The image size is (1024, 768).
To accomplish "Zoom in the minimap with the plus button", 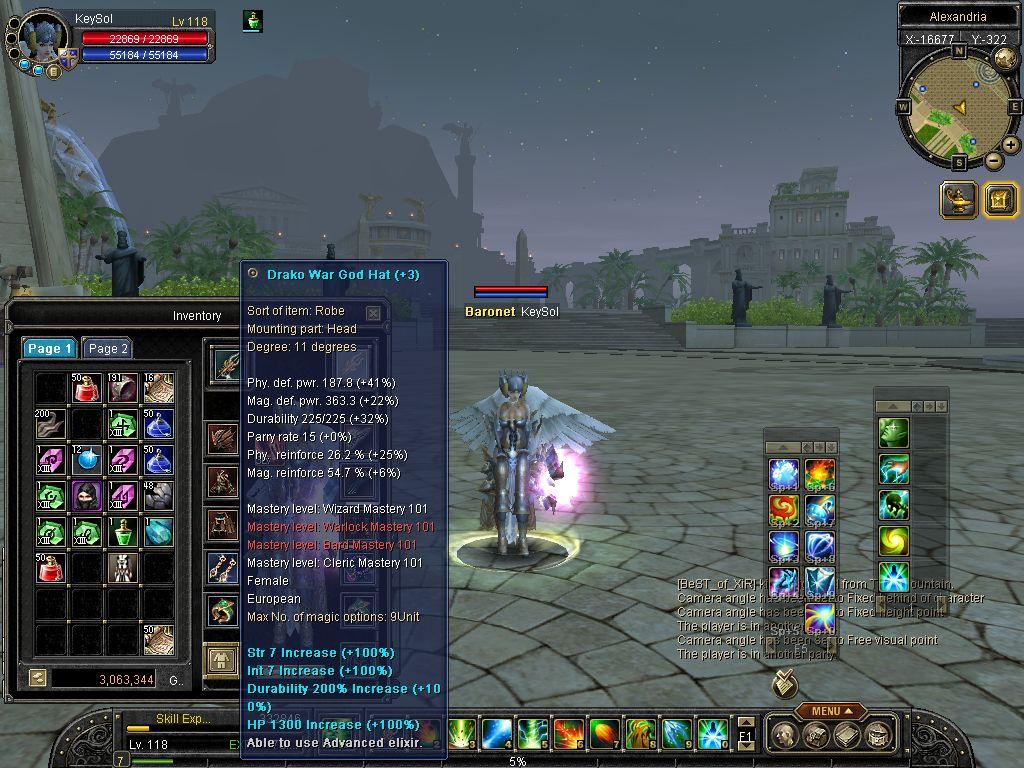I will [x=1011, y=145].
